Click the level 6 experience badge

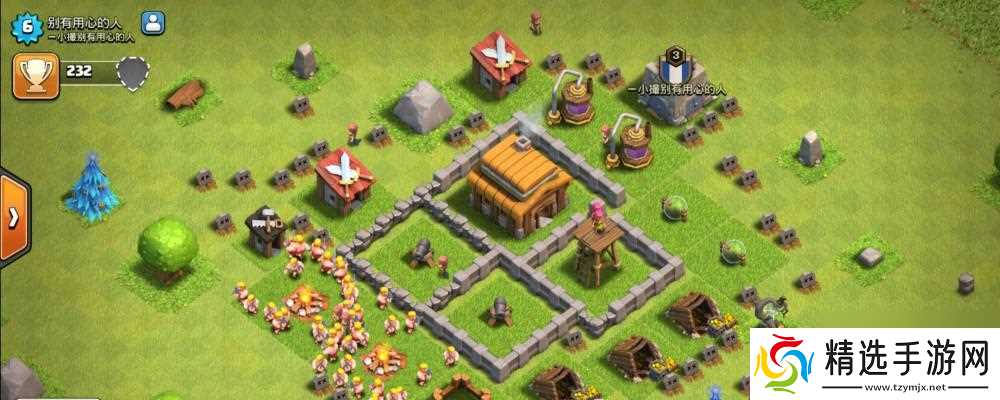(x=26, y=28)
